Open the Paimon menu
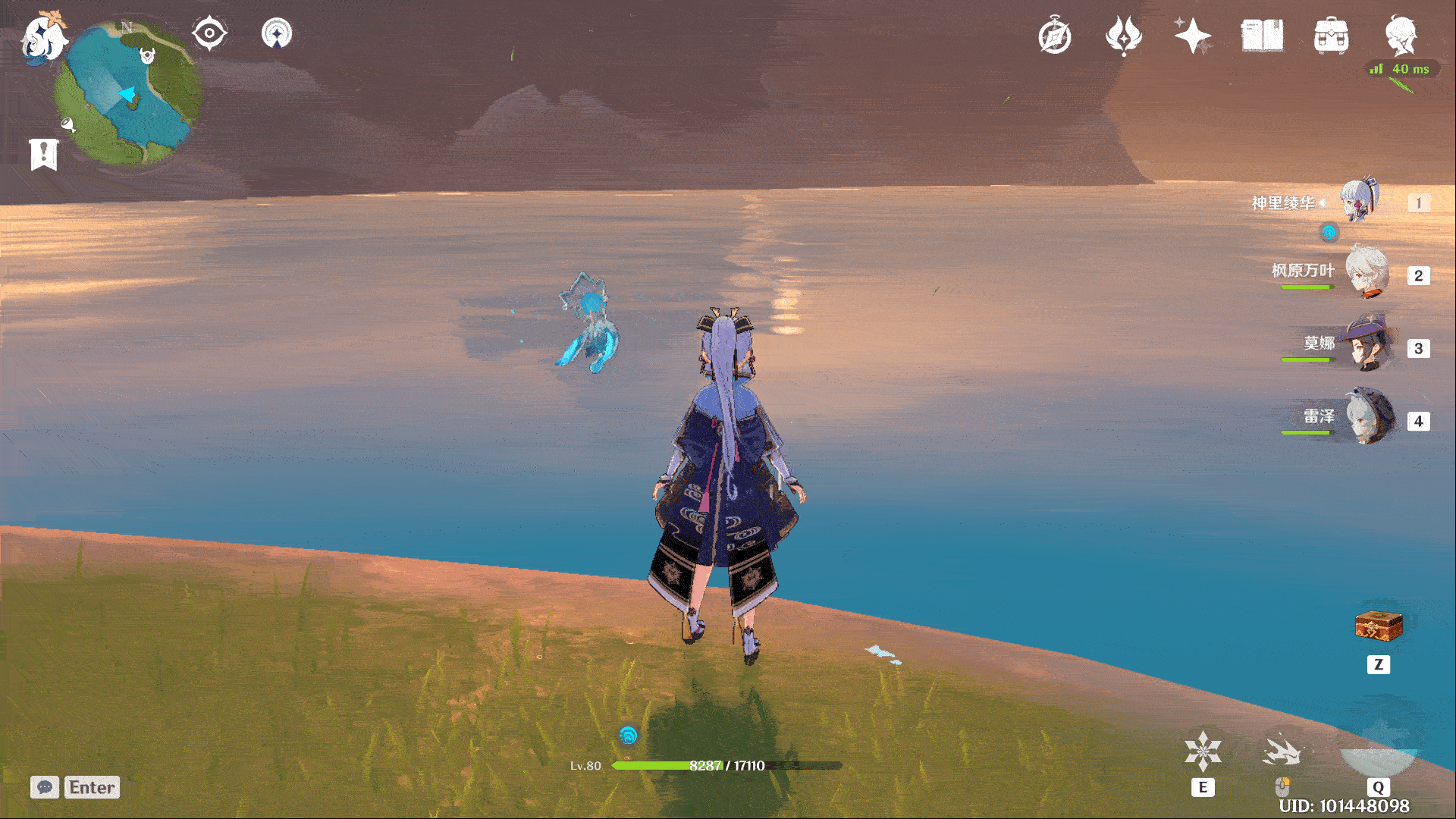The image size is (1456, 819). point(42,36)
